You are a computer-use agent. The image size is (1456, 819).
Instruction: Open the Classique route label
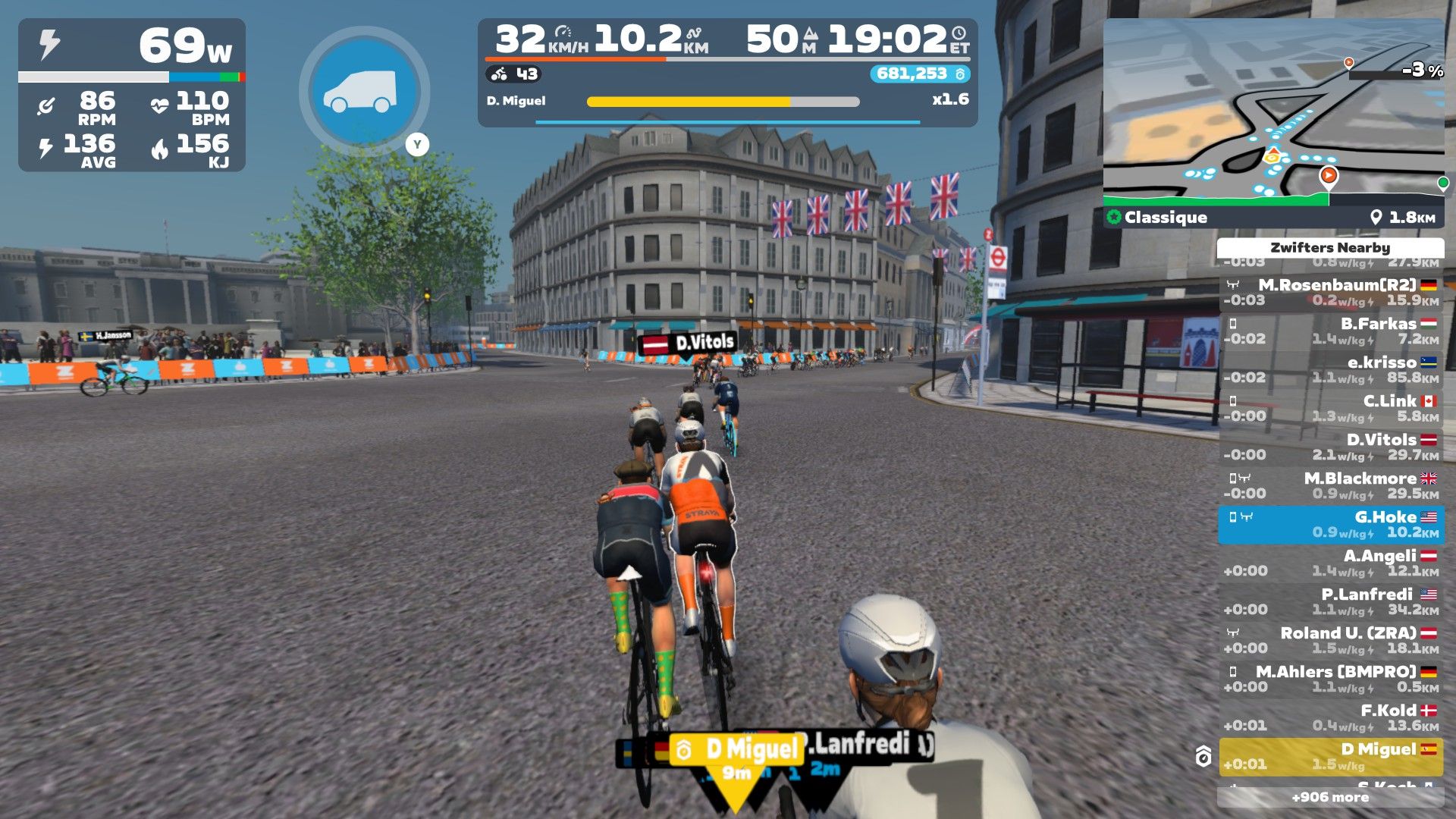[x=1166, y=218]
